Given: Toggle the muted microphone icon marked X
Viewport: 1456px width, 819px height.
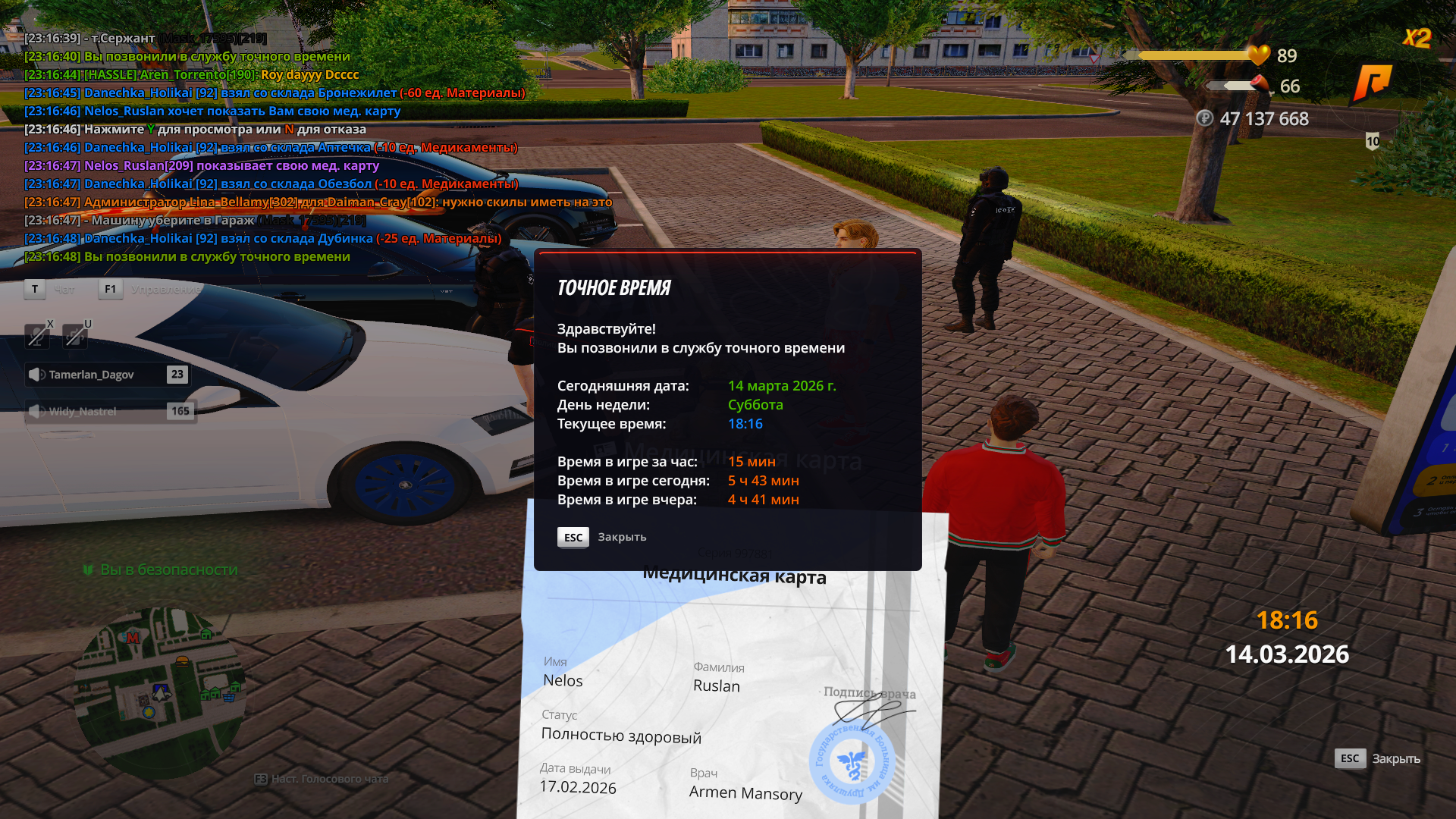Looking at the screenshot, I should tap(36, 336).
